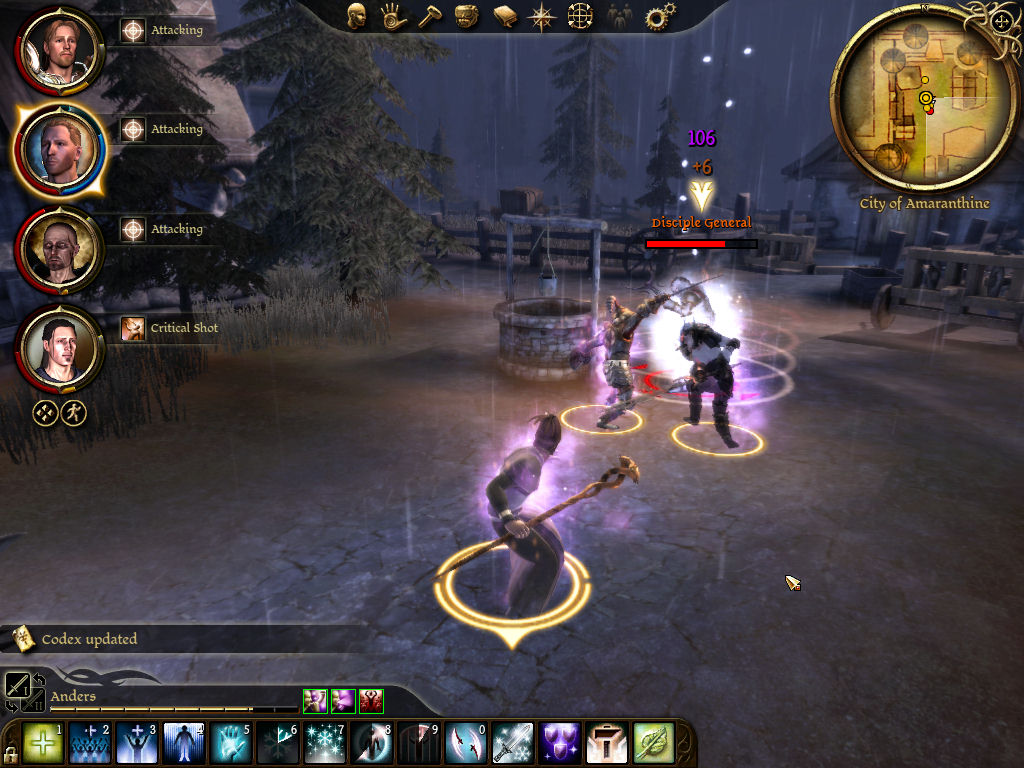Select the bald pale party member portrait
This screenshot has height=768, width=1024.
tap(60, 247)
